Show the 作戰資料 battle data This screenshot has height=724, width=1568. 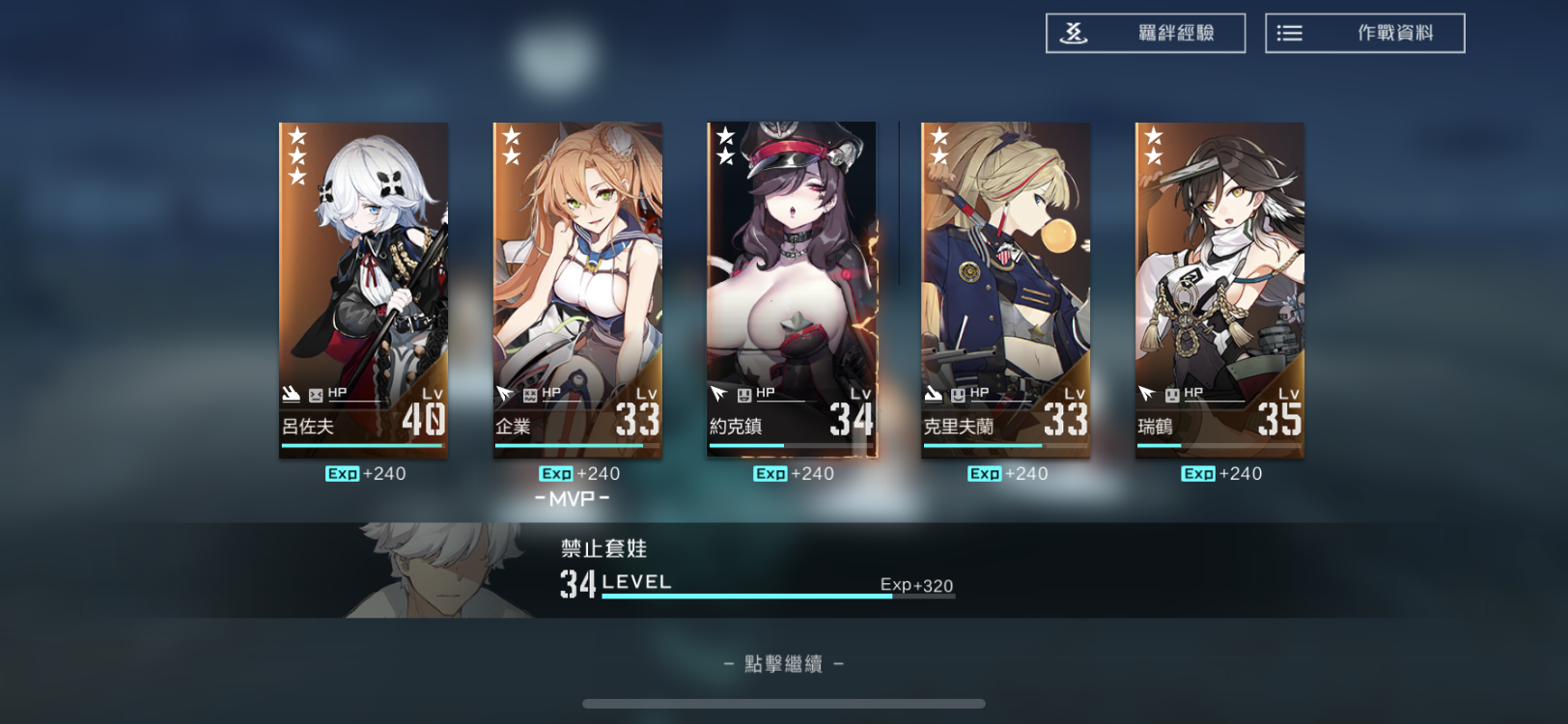tap(1364, 33)
